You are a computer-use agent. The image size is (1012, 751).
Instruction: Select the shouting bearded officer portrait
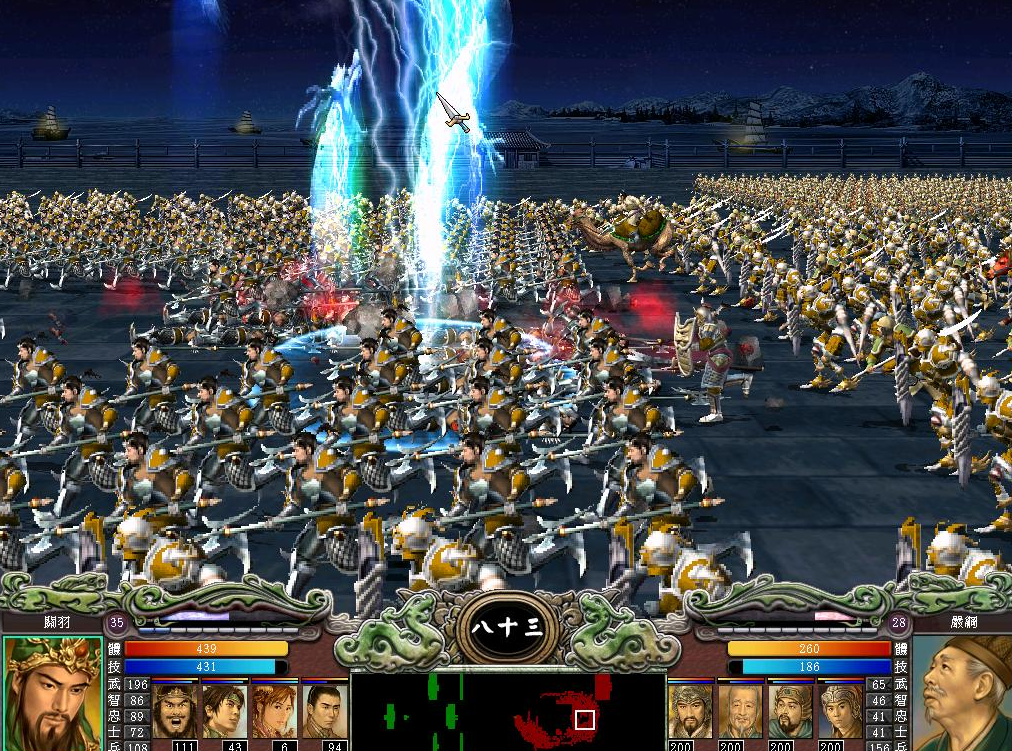click(174, 710)
